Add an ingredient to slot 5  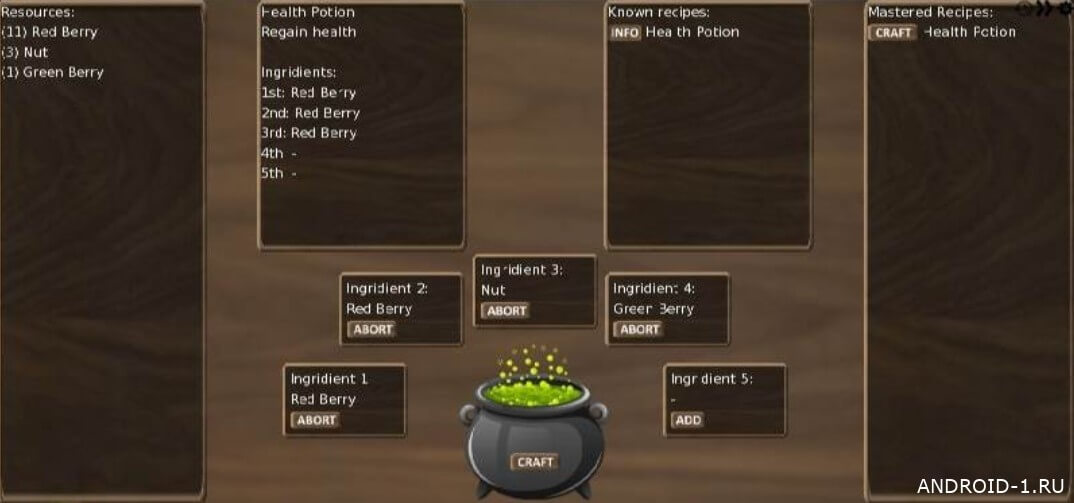pos(687,420)
